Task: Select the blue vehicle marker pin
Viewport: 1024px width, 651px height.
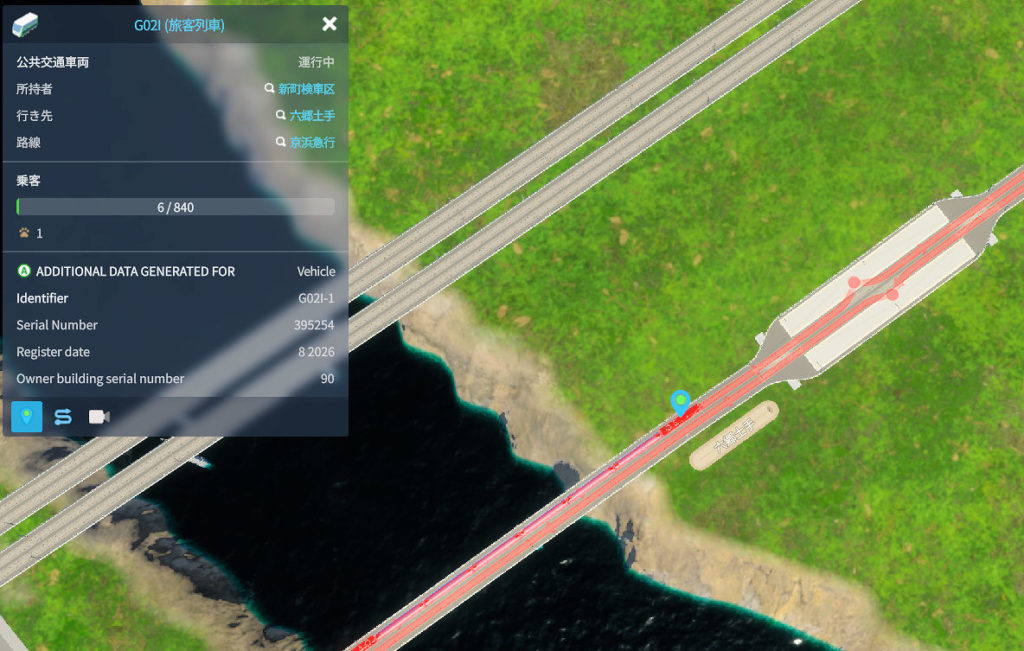Action: [x=681, y=403]
